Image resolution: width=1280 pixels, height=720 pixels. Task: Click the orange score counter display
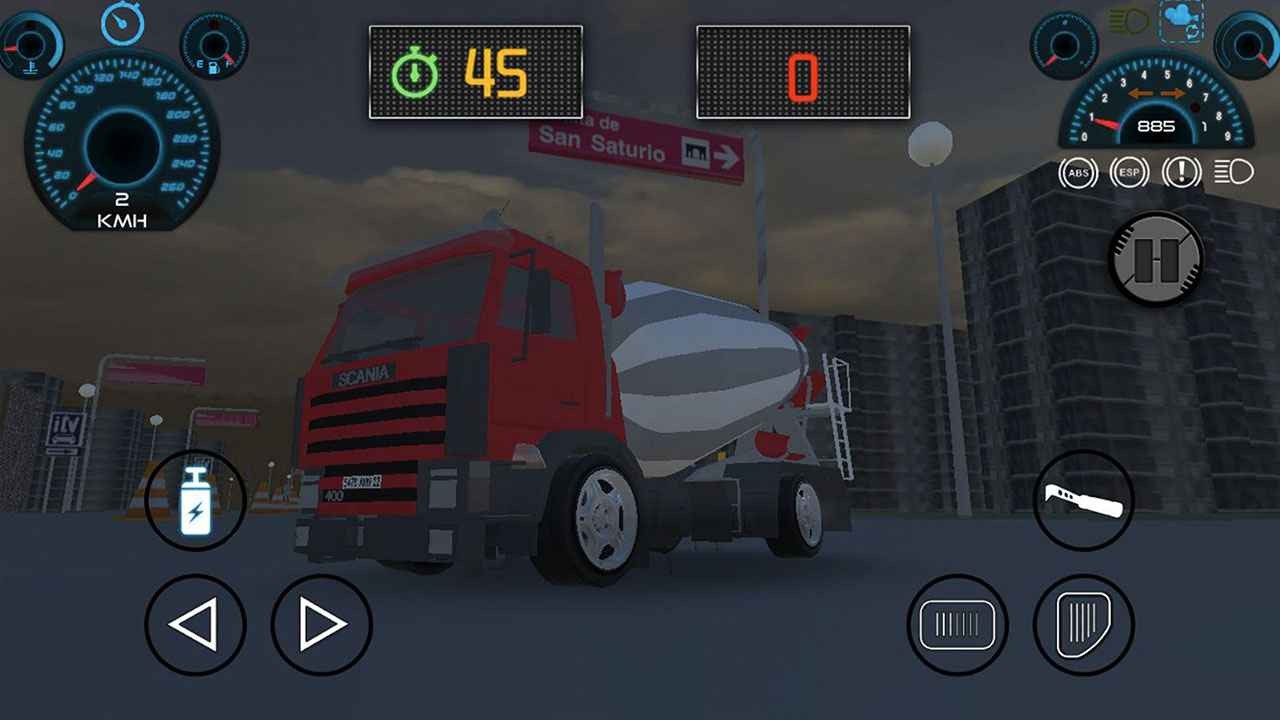pyautogui.click(x=803, y=72)
